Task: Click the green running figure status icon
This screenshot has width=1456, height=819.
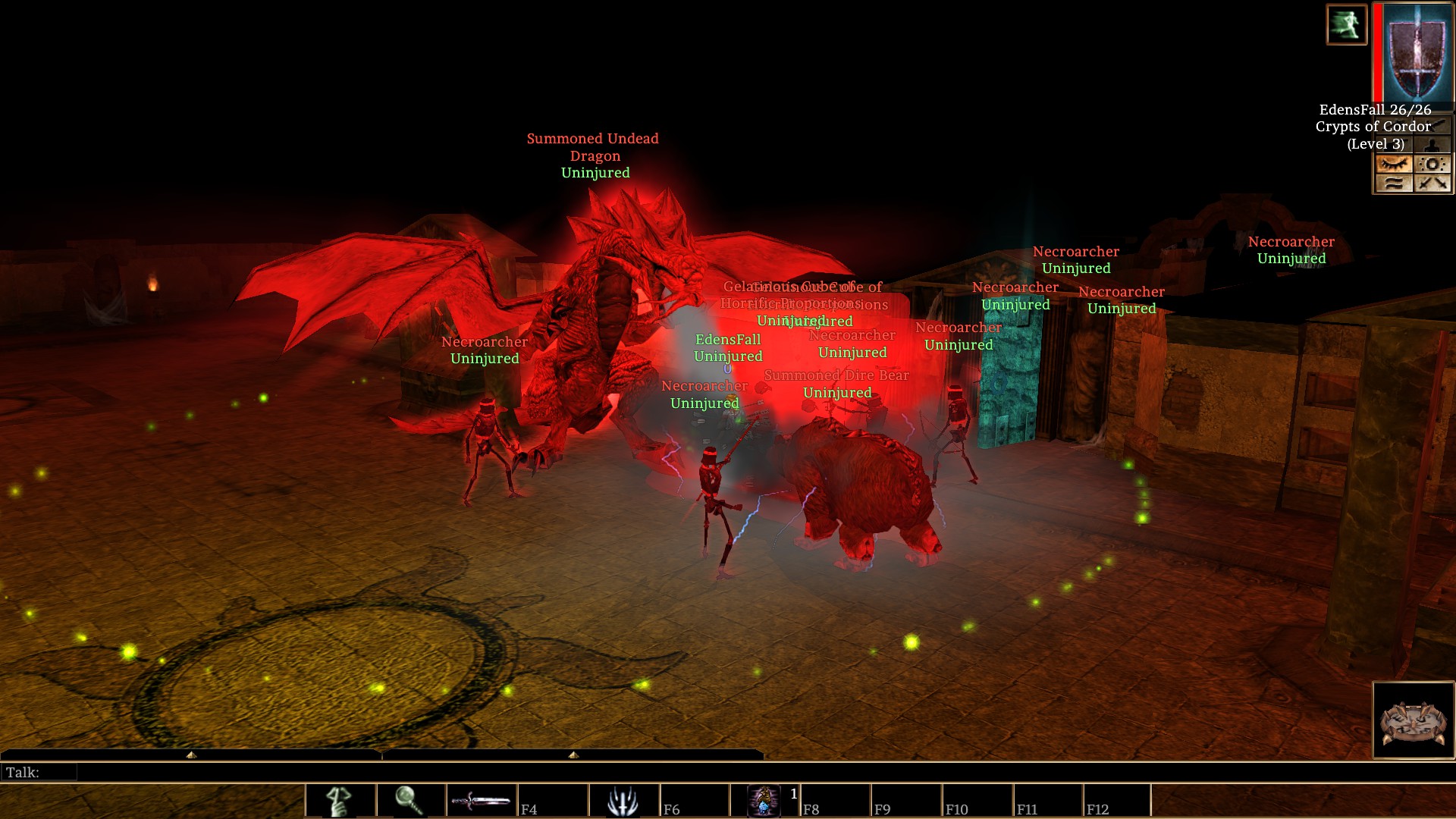Action: (x=1346, y=24)
